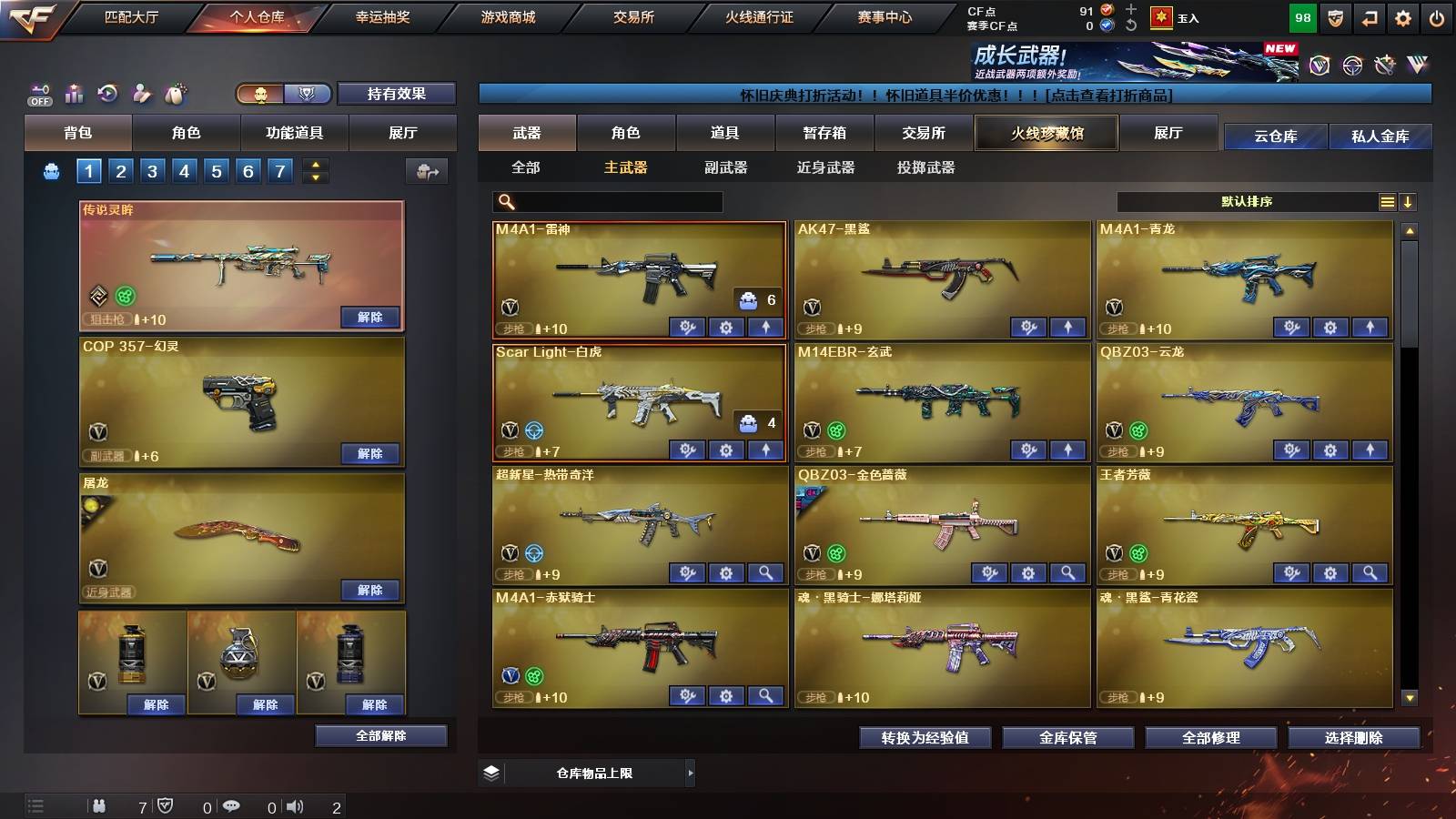Switch the character/rank display toggle to rank view
This screenshot has height=819, width=1456.
(308, 95)
